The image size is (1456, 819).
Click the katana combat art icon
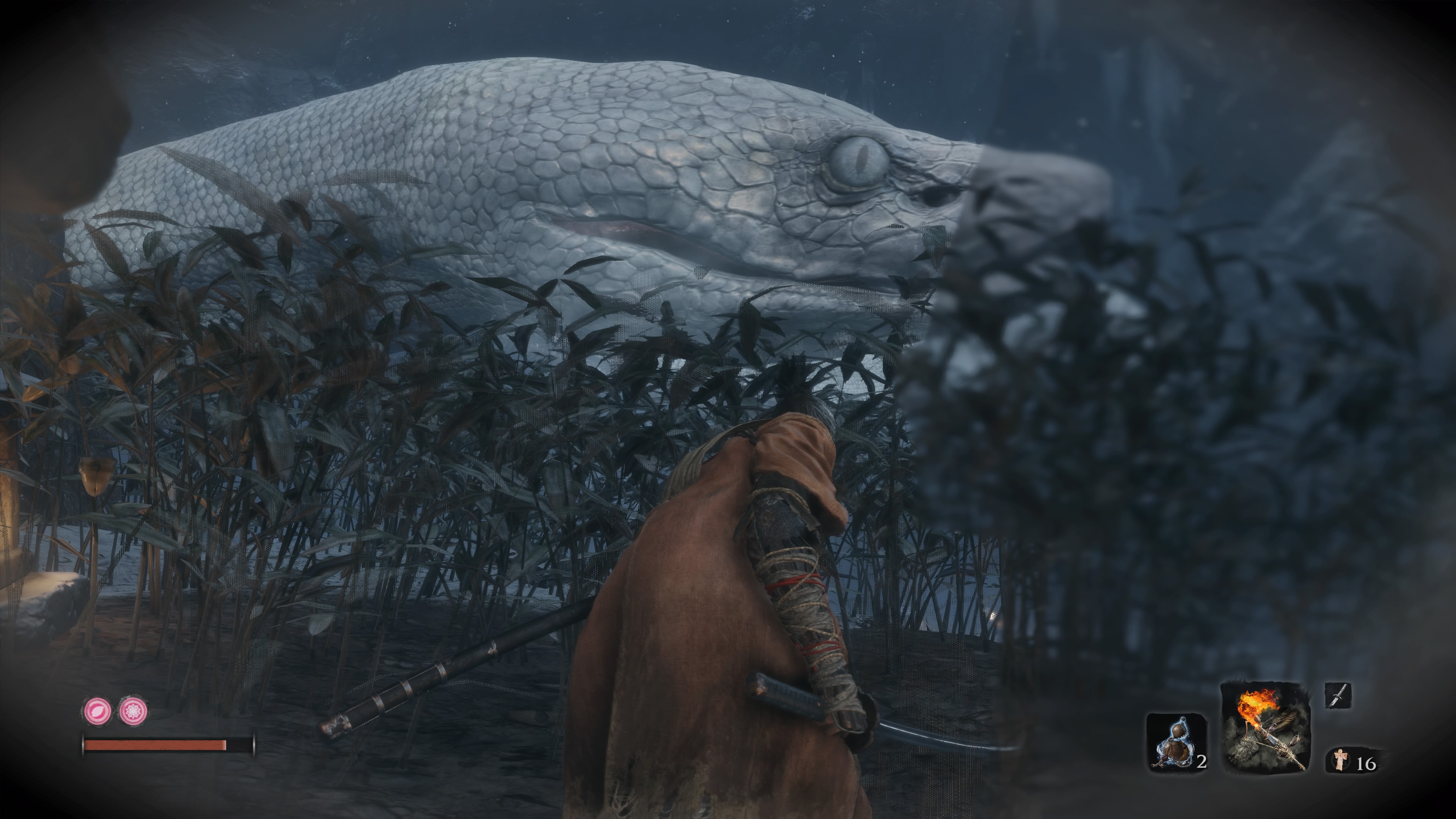click(x=1338, y=696)
